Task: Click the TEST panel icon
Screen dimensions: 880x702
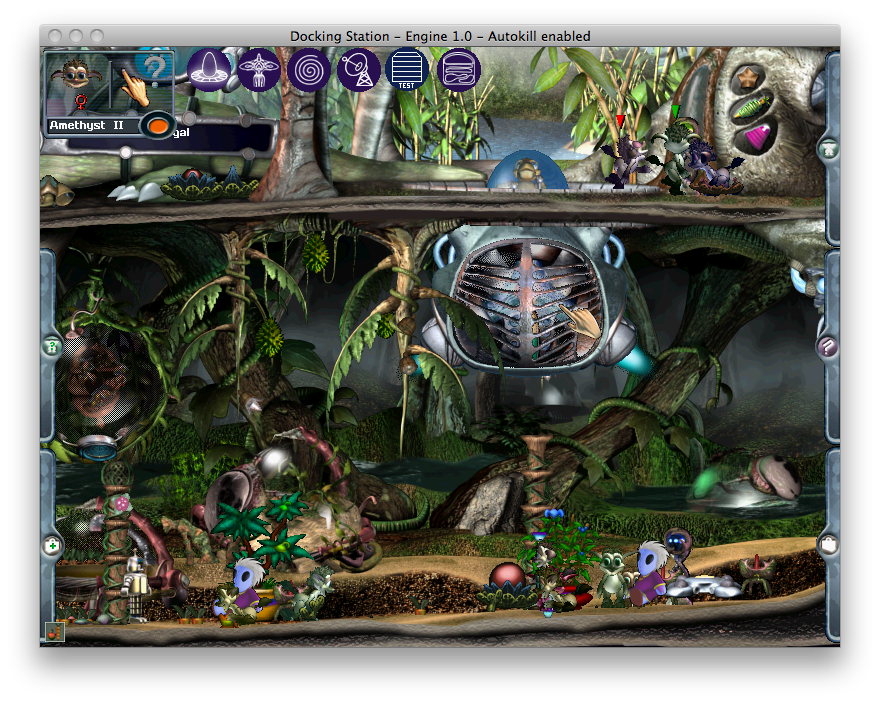Action: click(x=407, y=70)
